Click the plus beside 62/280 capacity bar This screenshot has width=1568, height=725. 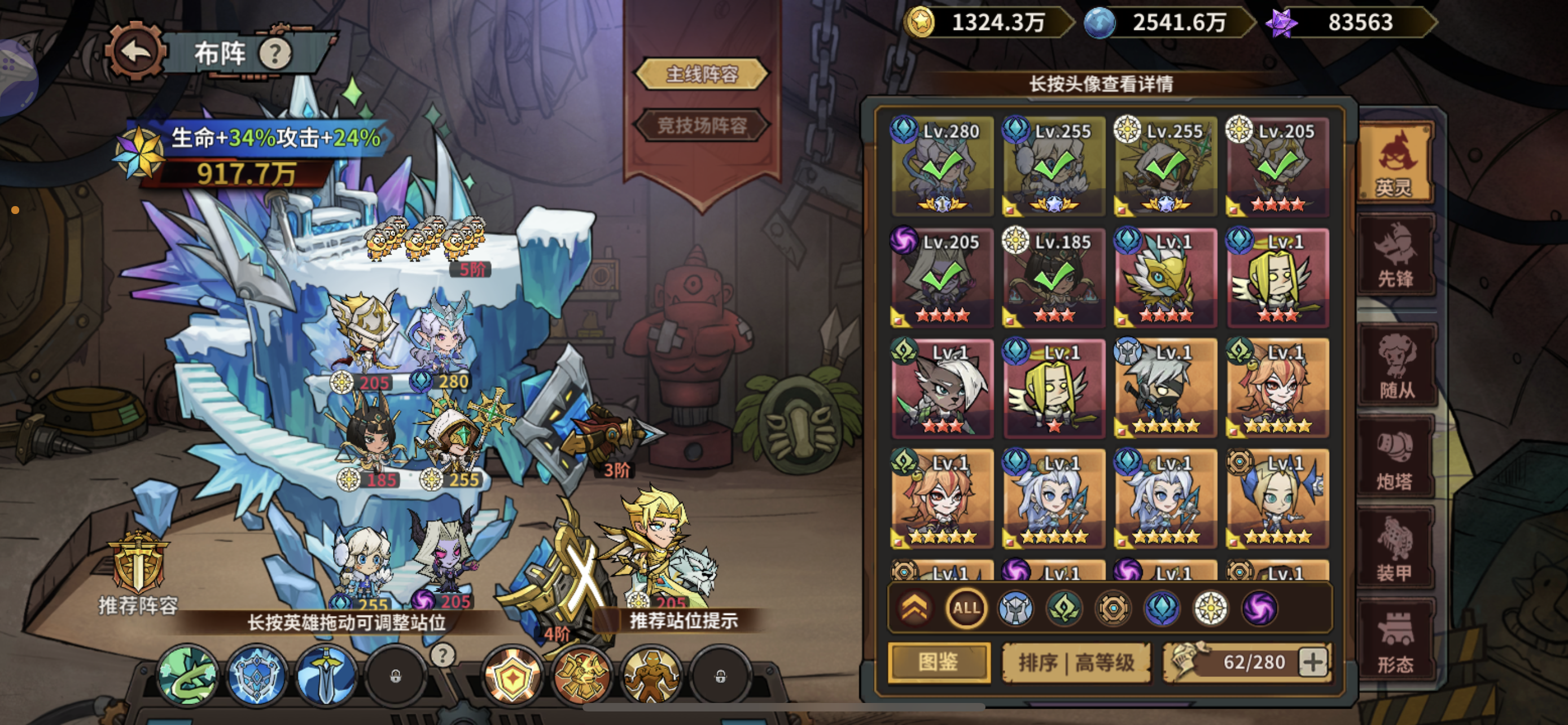pyautogui.click(x=1315, y=662)
